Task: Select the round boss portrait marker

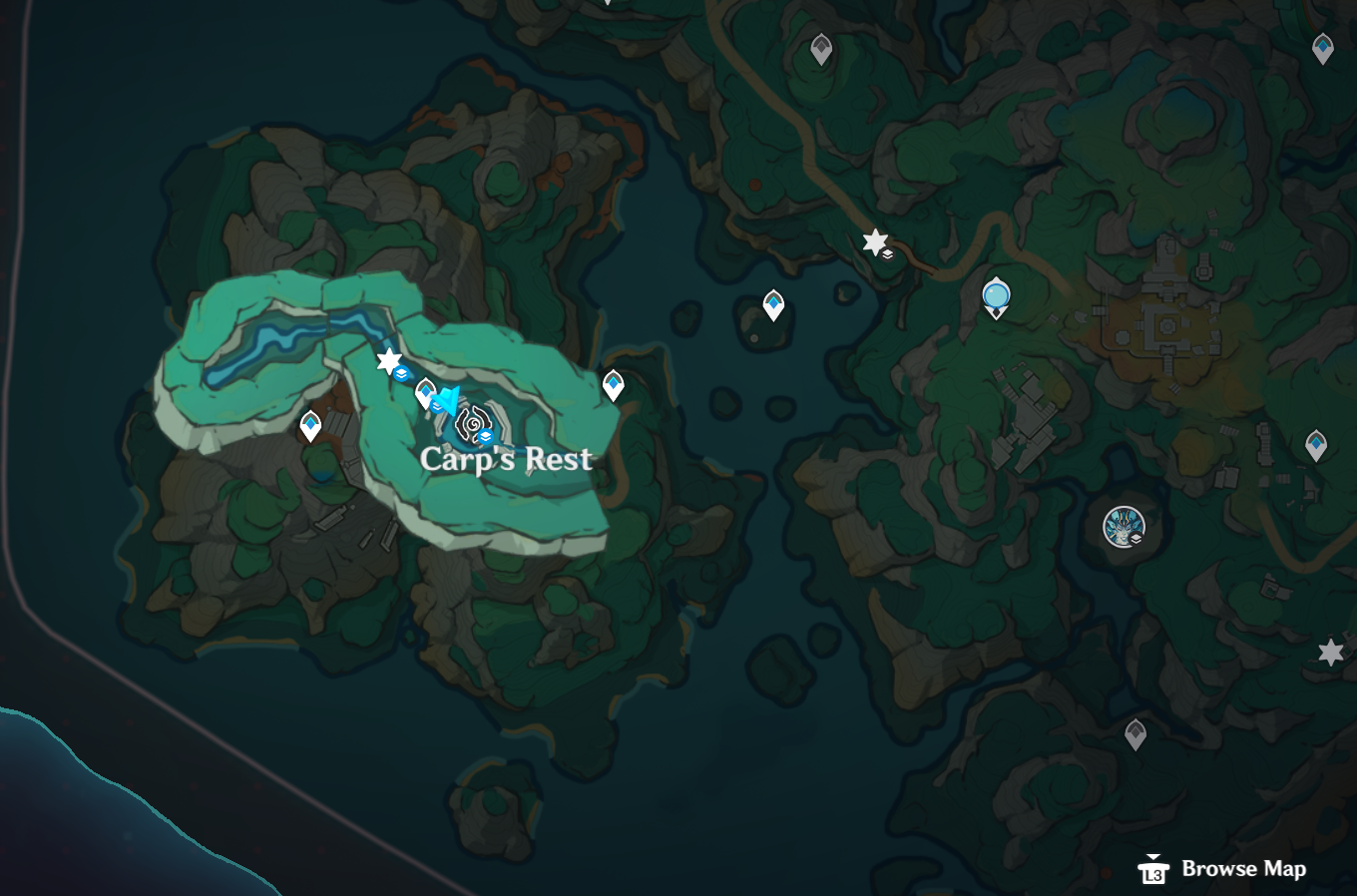Action: tap(1123, 526)
